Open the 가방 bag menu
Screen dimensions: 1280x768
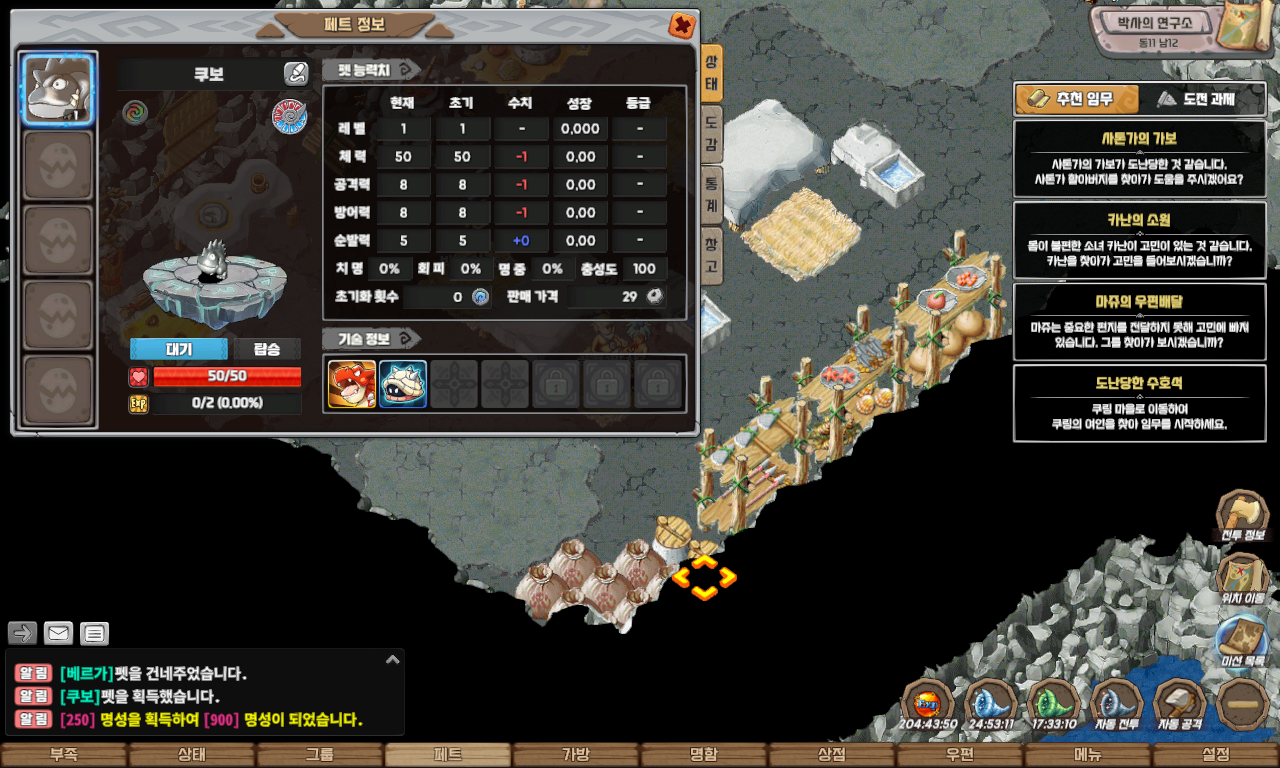(576, 755)
